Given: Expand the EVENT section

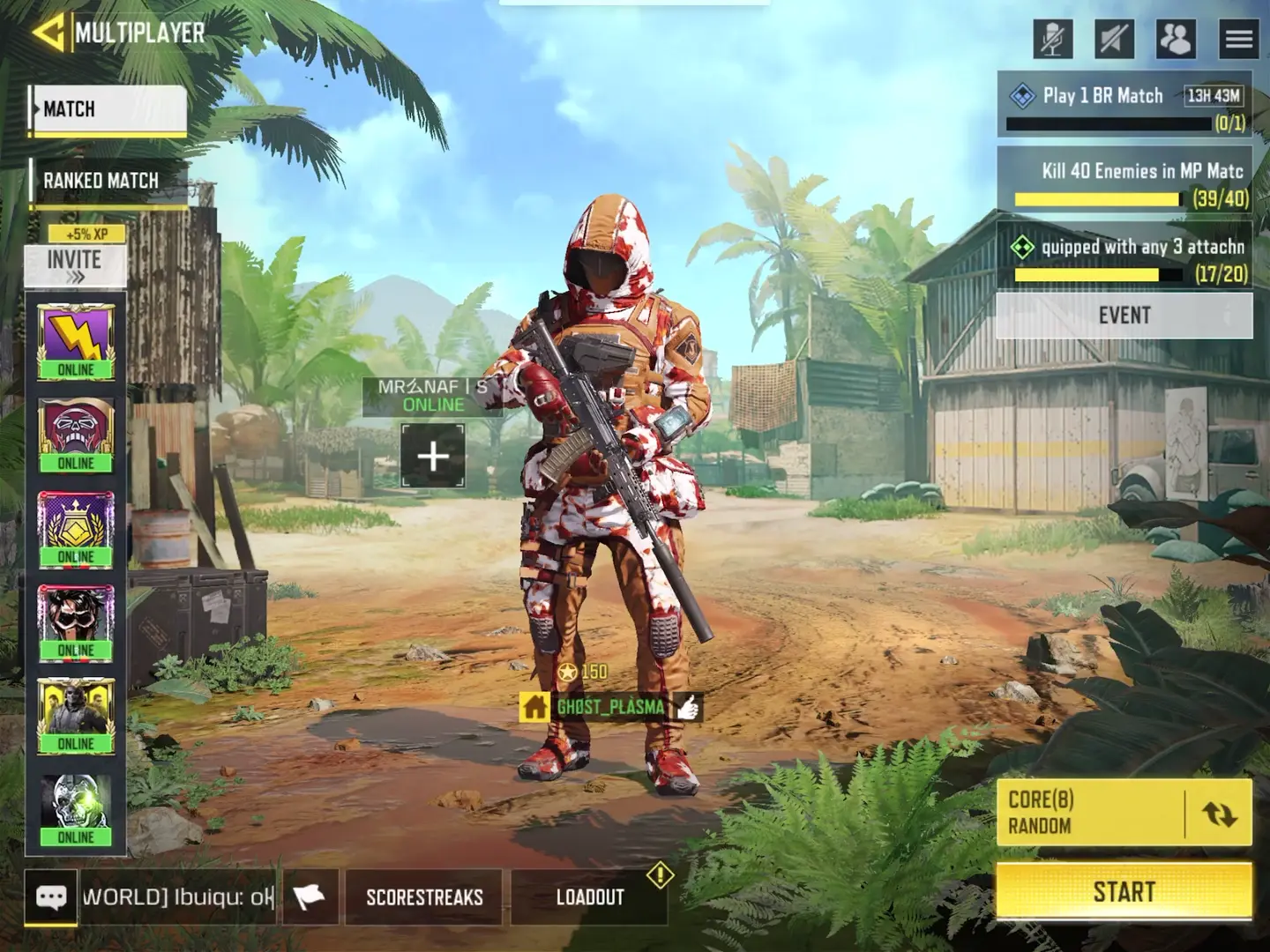Looking at the screenshot, I should click(1123, 316).
